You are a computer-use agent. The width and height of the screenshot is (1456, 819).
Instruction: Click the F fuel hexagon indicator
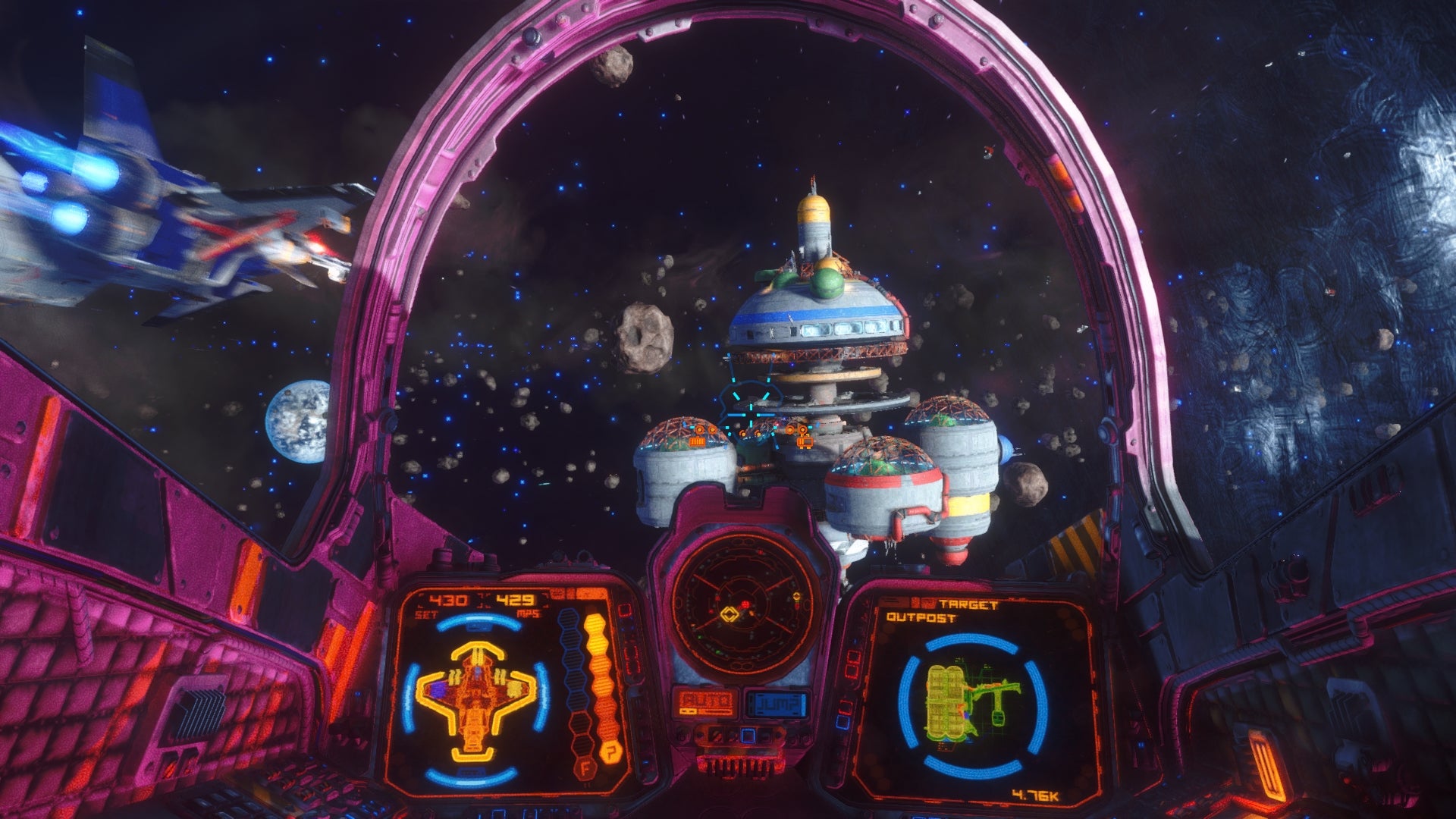[x=585, y=768]
